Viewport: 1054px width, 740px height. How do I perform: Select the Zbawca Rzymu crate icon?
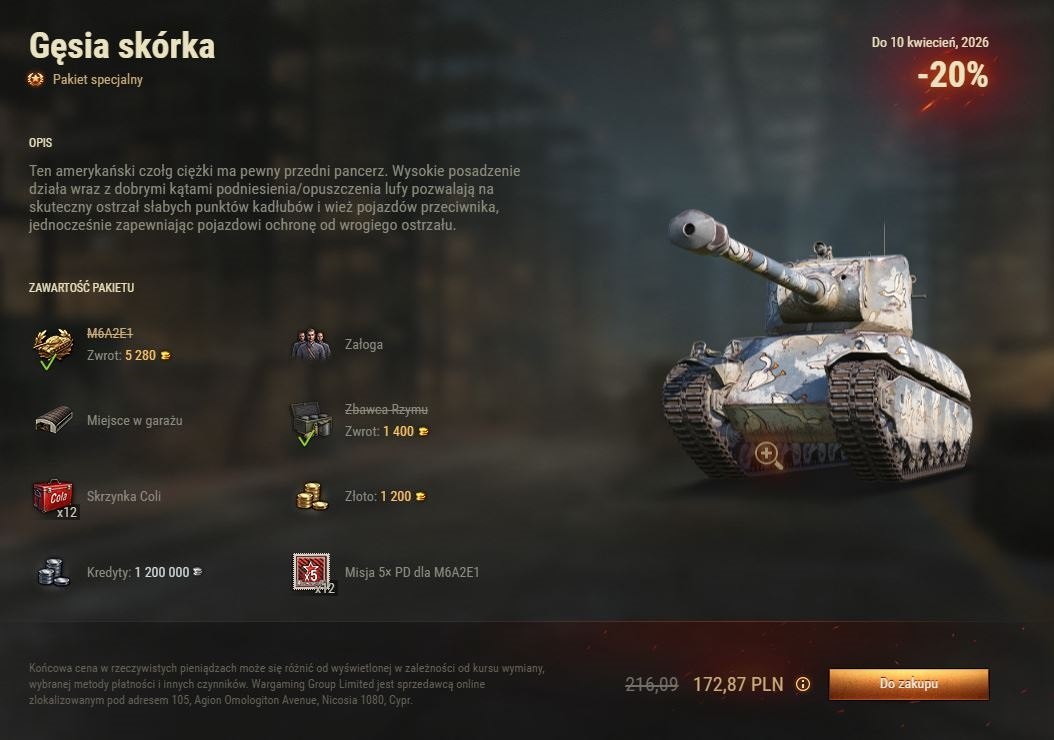pyautogui.click(x=311, y=421)
